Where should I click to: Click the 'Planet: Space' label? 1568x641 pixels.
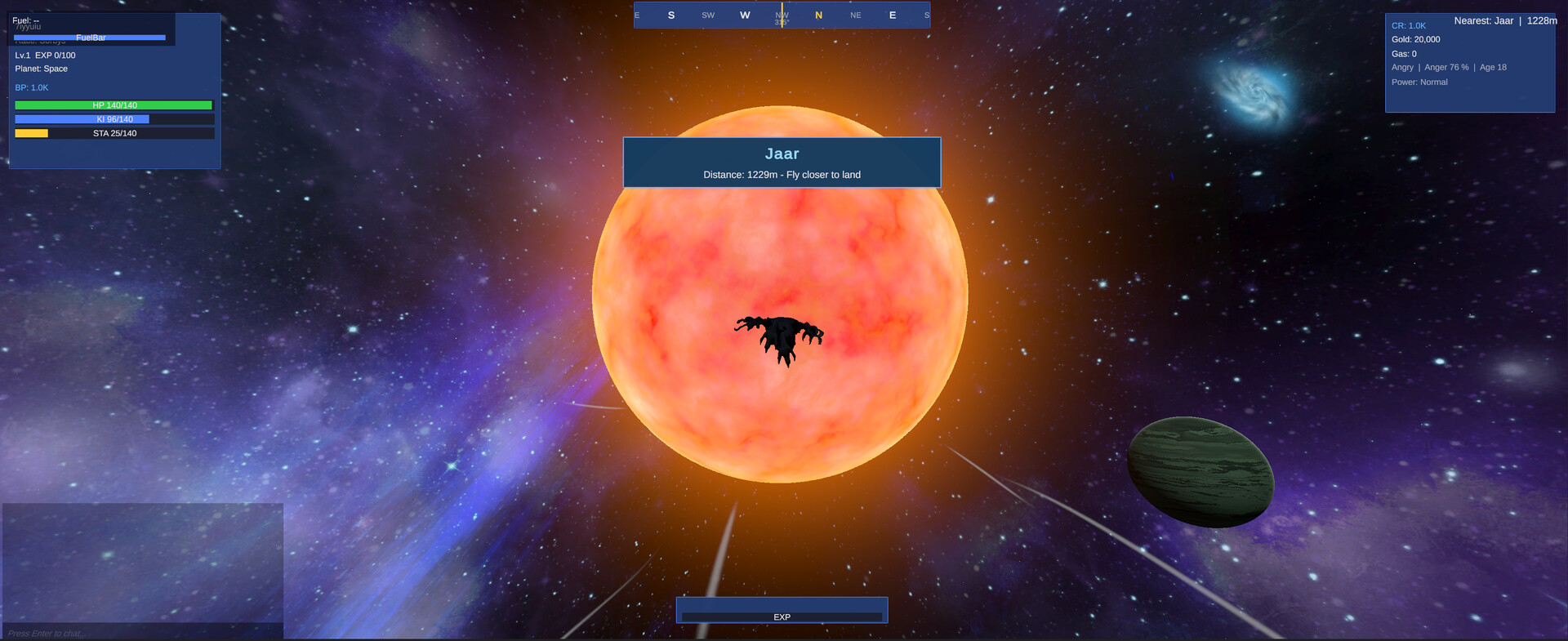coord(42,69)
